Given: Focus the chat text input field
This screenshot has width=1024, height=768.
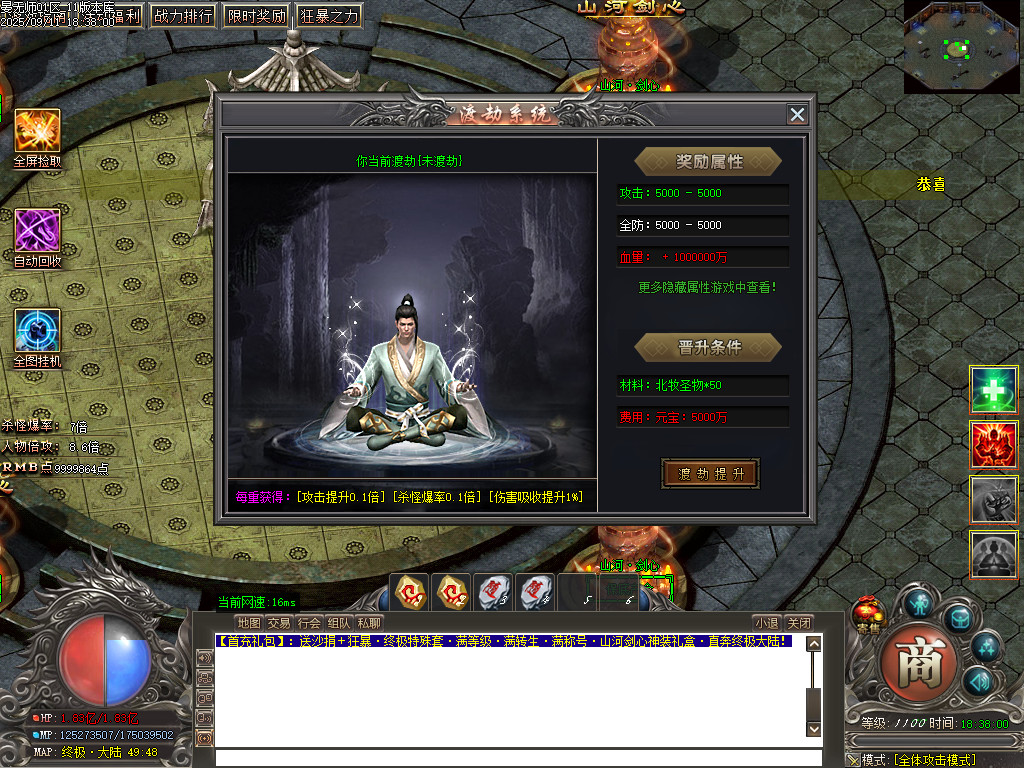Looking at the screenshot, I should [x=510, y=757].
